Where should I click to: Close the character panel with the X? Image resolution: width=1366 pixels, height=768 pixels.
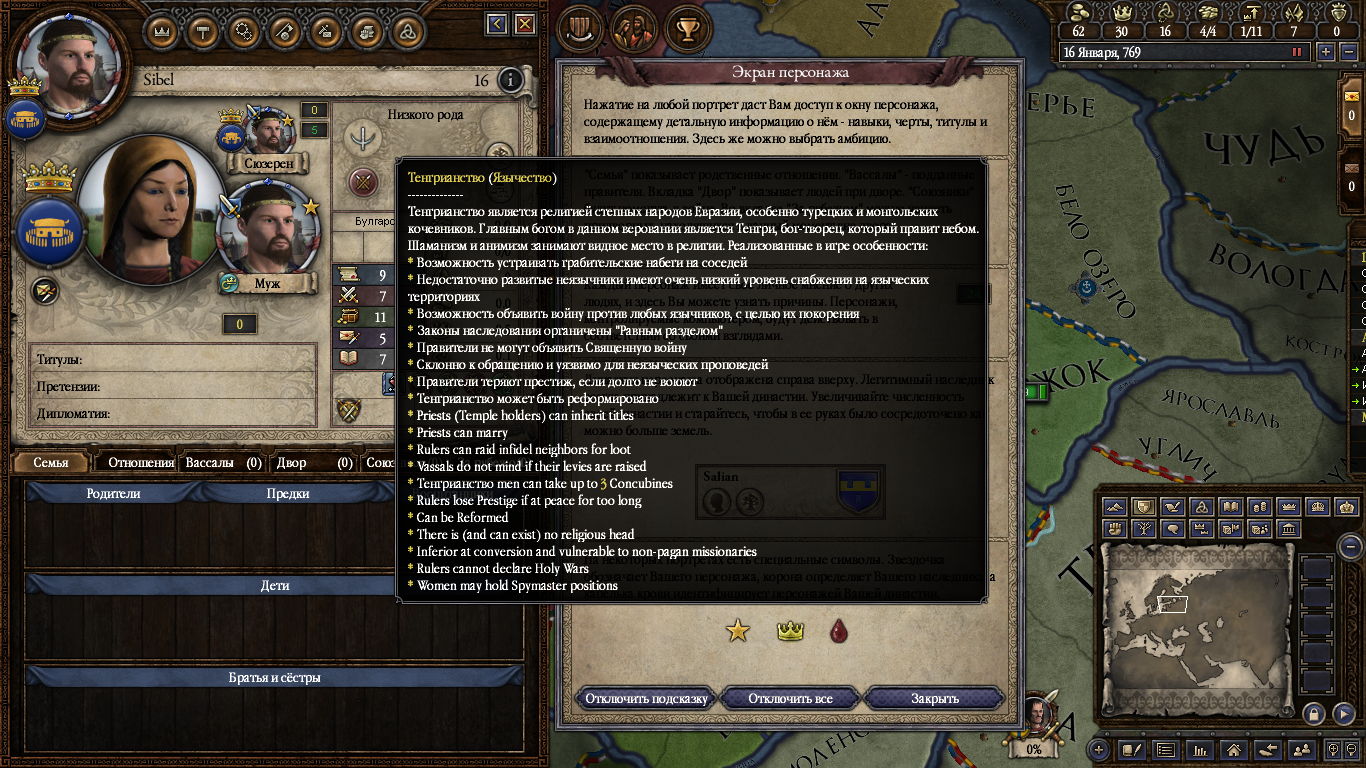[x=524, y=24]
